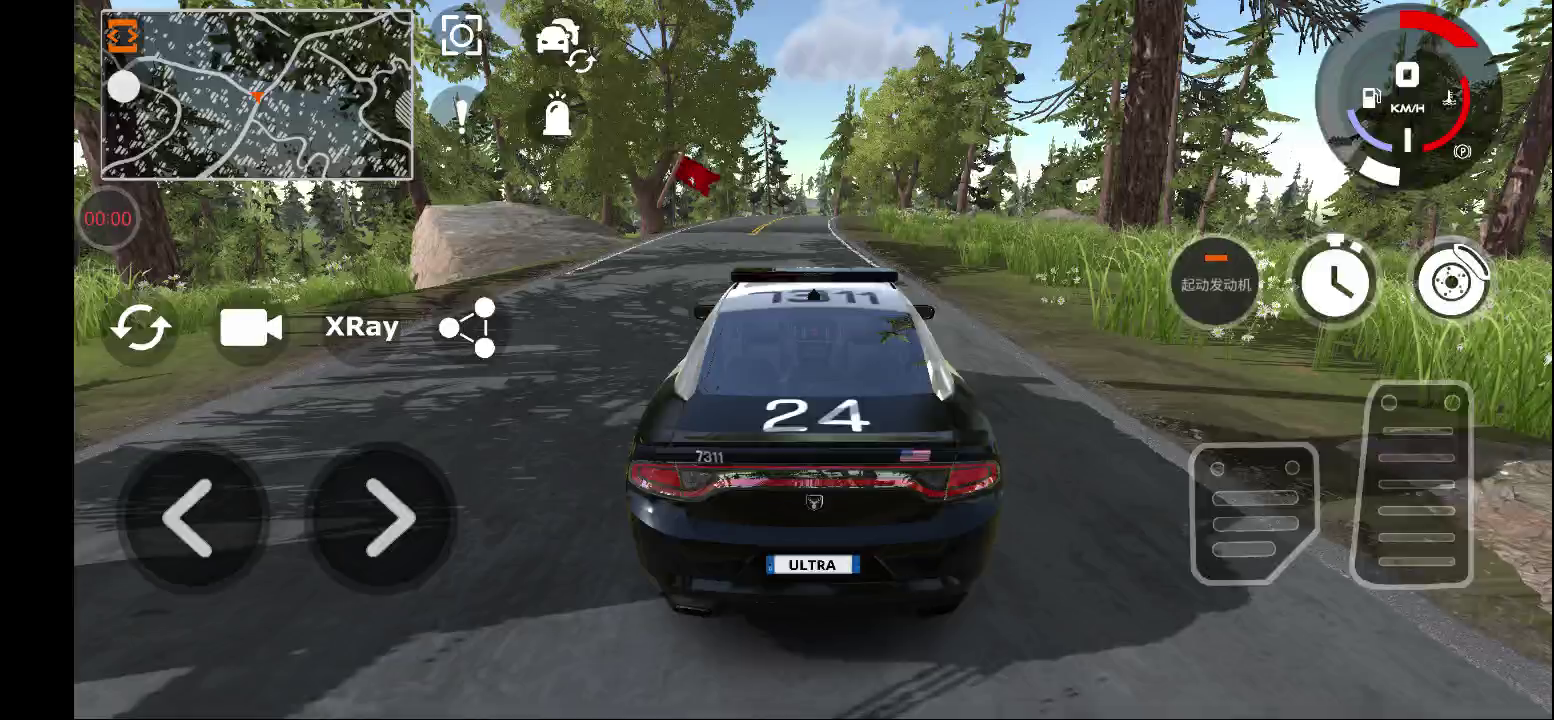Start the engine with 起动发动机 button

point(1215,281)
